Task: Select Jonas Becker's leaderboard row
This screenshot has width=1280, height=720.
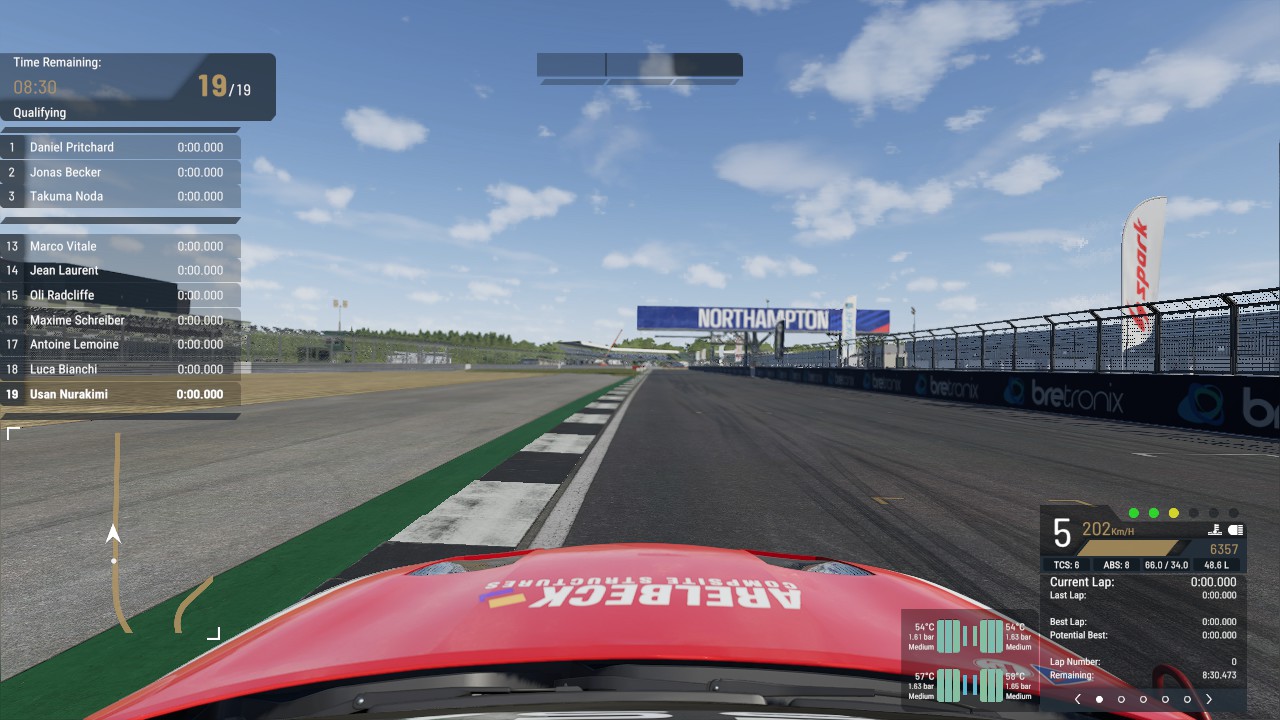Action: pyautogui.click(x=120, y=172)
